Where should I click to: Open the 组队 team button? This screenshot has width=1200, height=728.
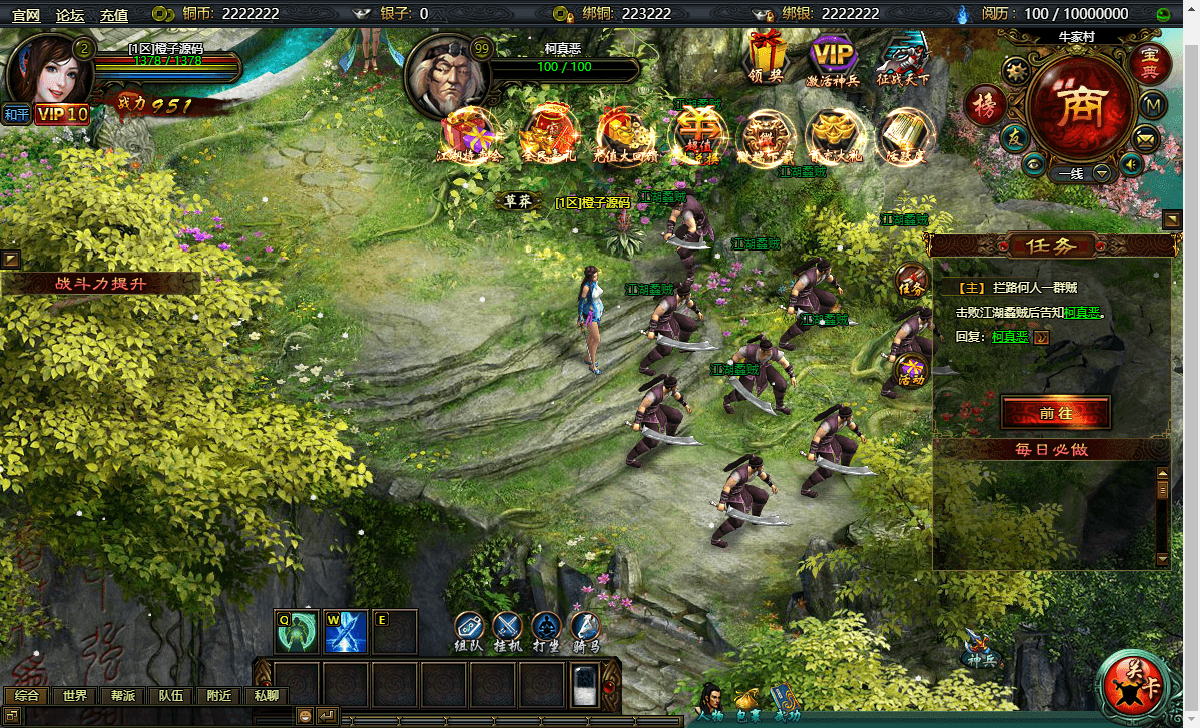[x=470, y=628]
